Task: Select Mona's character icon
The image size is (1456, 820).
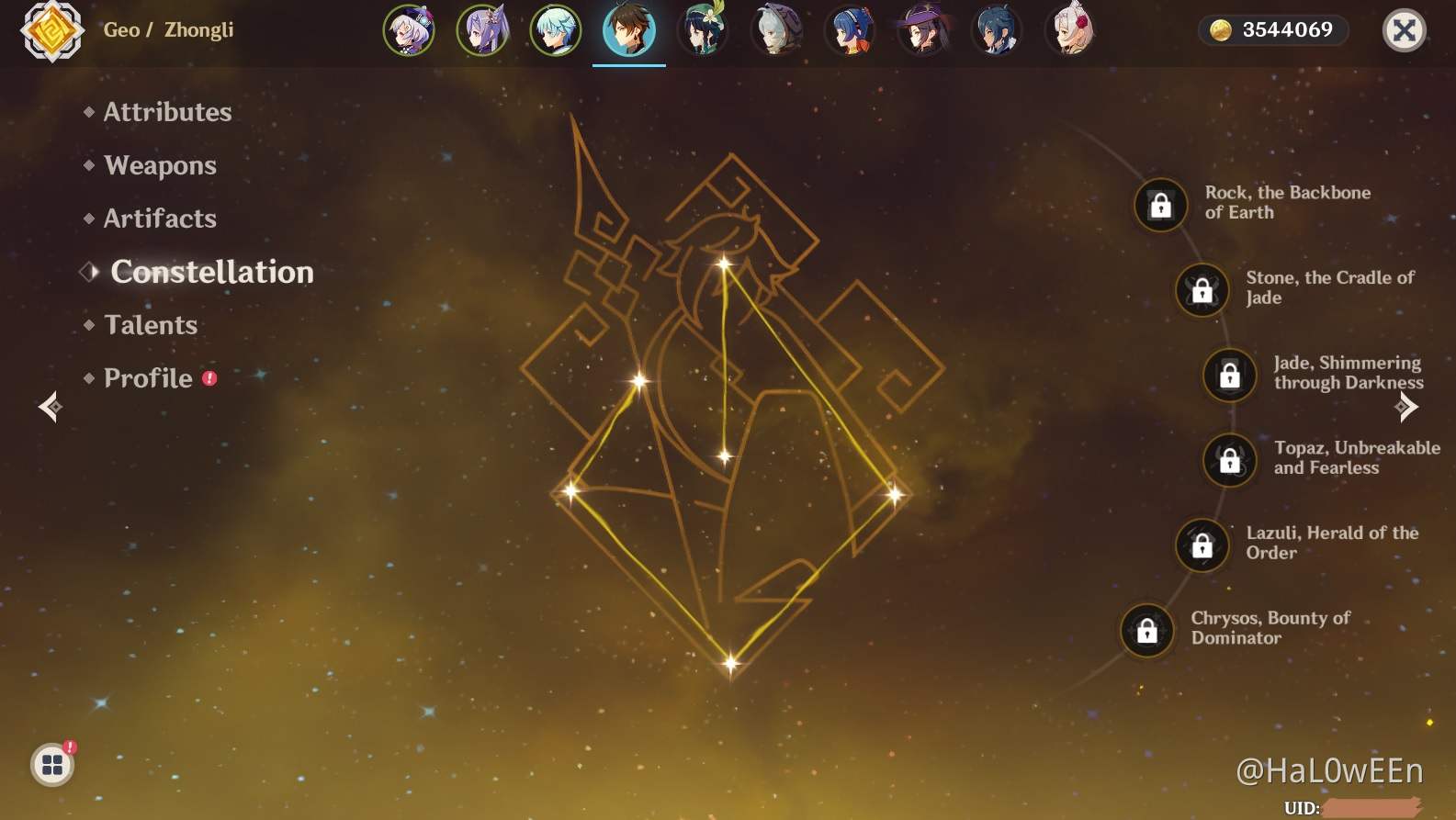Action: click(923, 30)
